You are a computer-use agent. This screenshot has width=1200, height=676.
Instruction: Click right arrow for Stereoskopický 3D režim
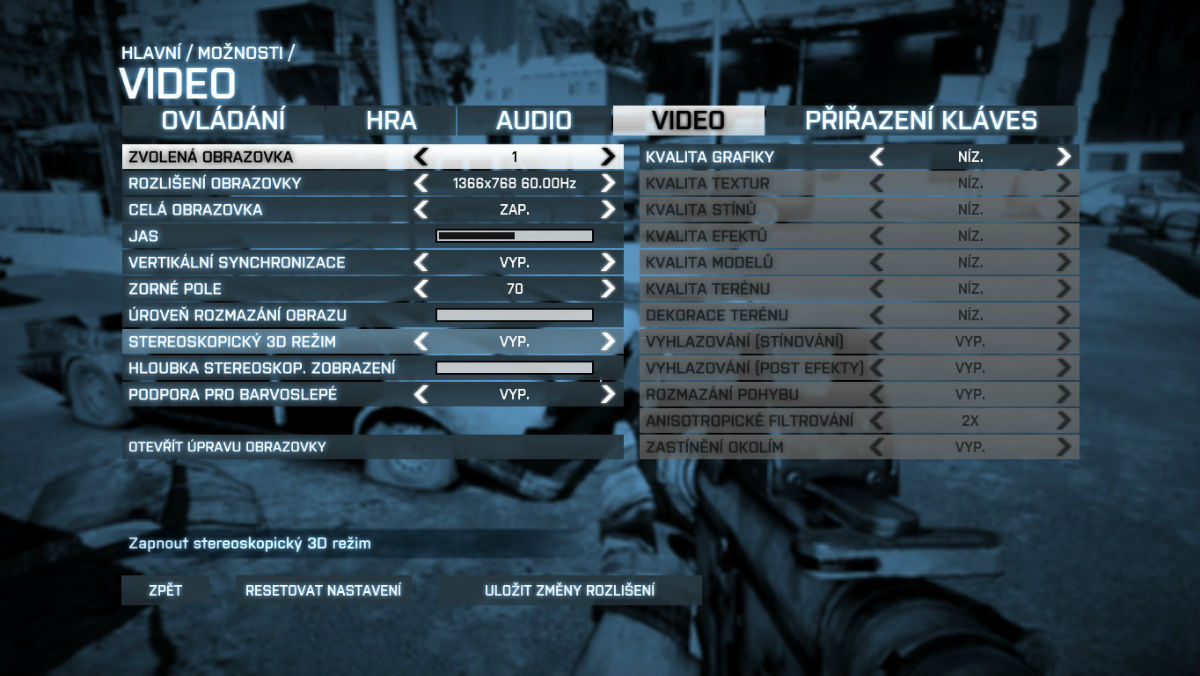click(x=608, y=341)
